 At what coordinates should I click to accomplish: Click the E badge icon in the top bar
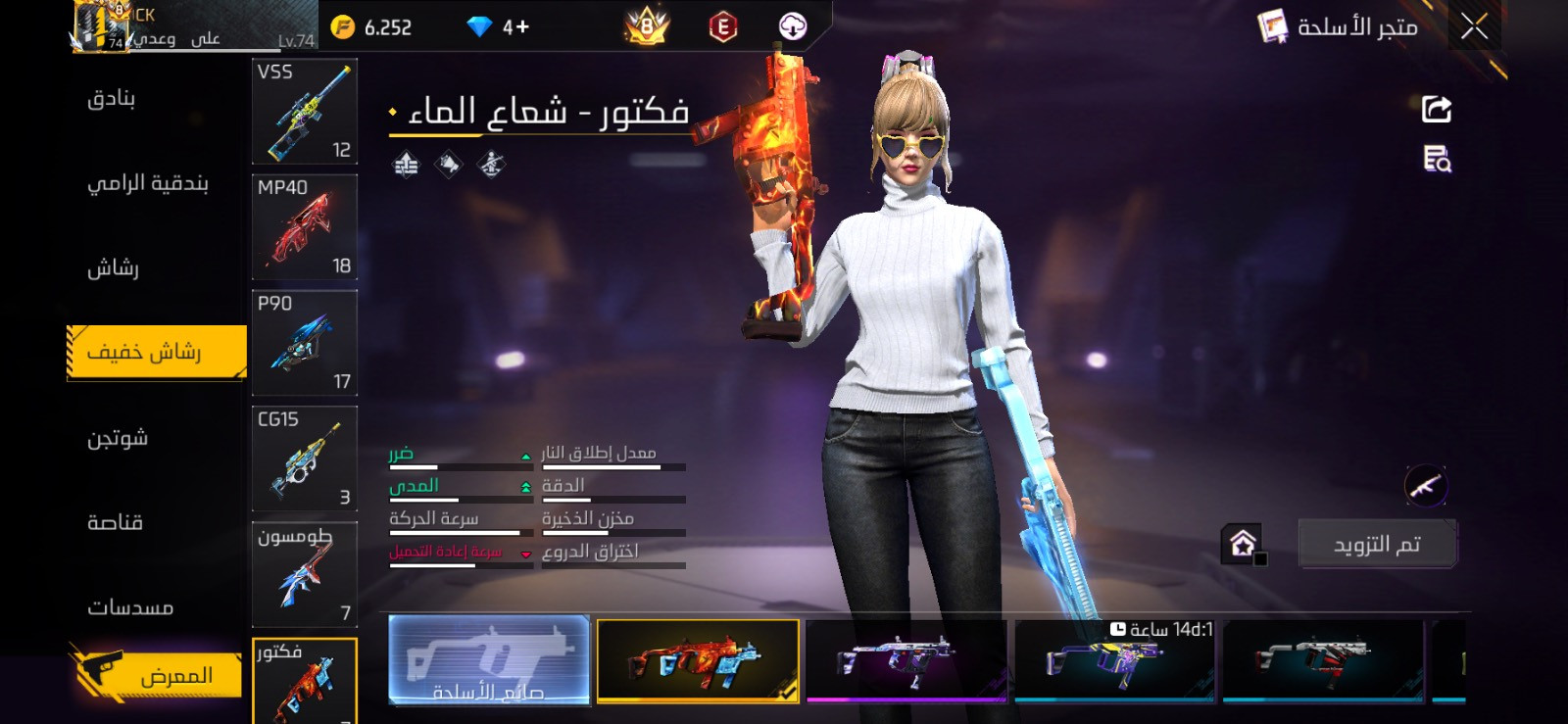pyautogui.click(x=722, y=26)
